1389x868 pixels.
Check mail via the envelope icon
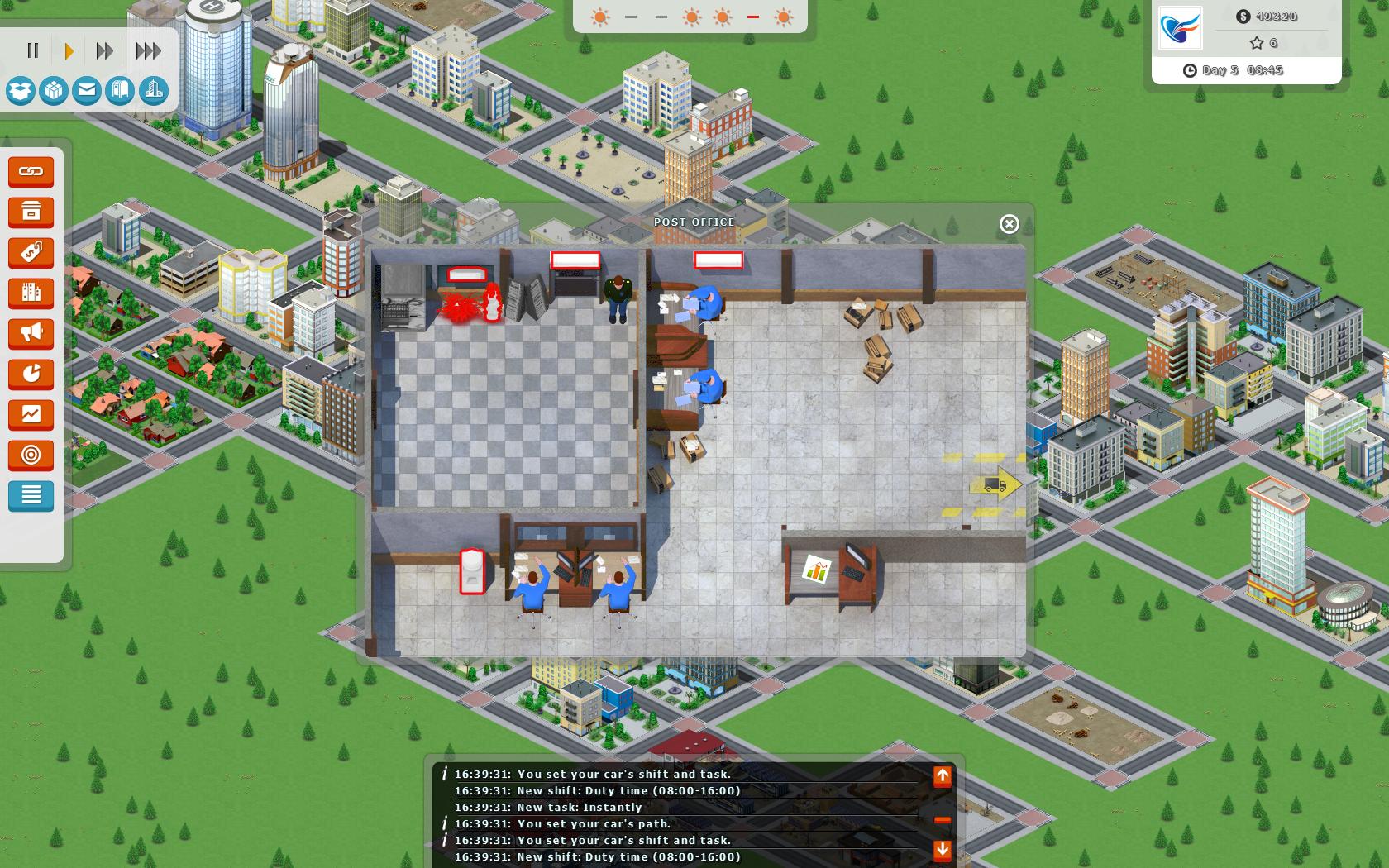(x=85, y=93)
